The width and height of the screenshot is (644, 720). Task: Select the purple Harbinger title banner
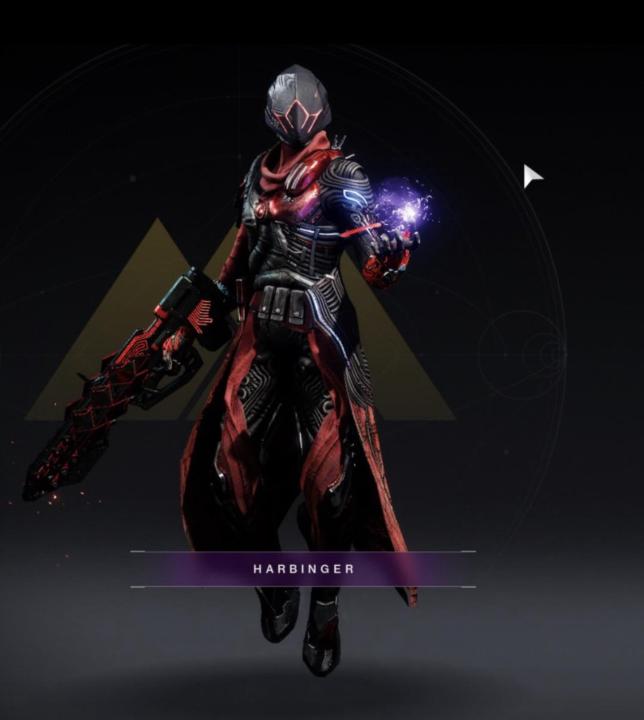[x=303, y=569]
